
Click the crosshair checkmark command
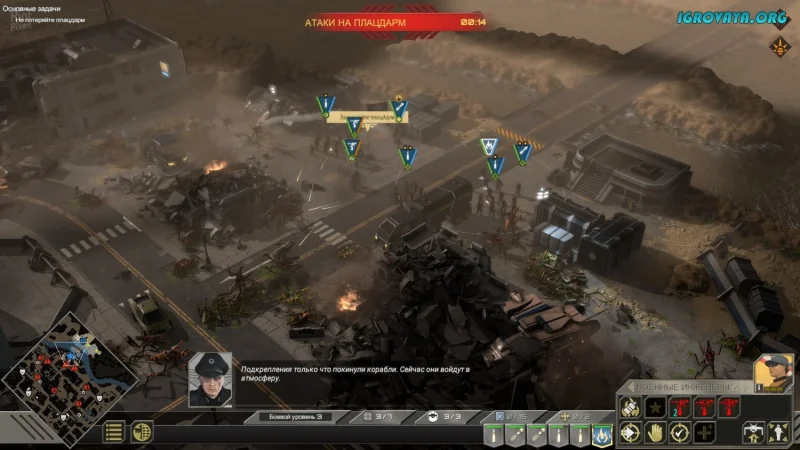679,432
